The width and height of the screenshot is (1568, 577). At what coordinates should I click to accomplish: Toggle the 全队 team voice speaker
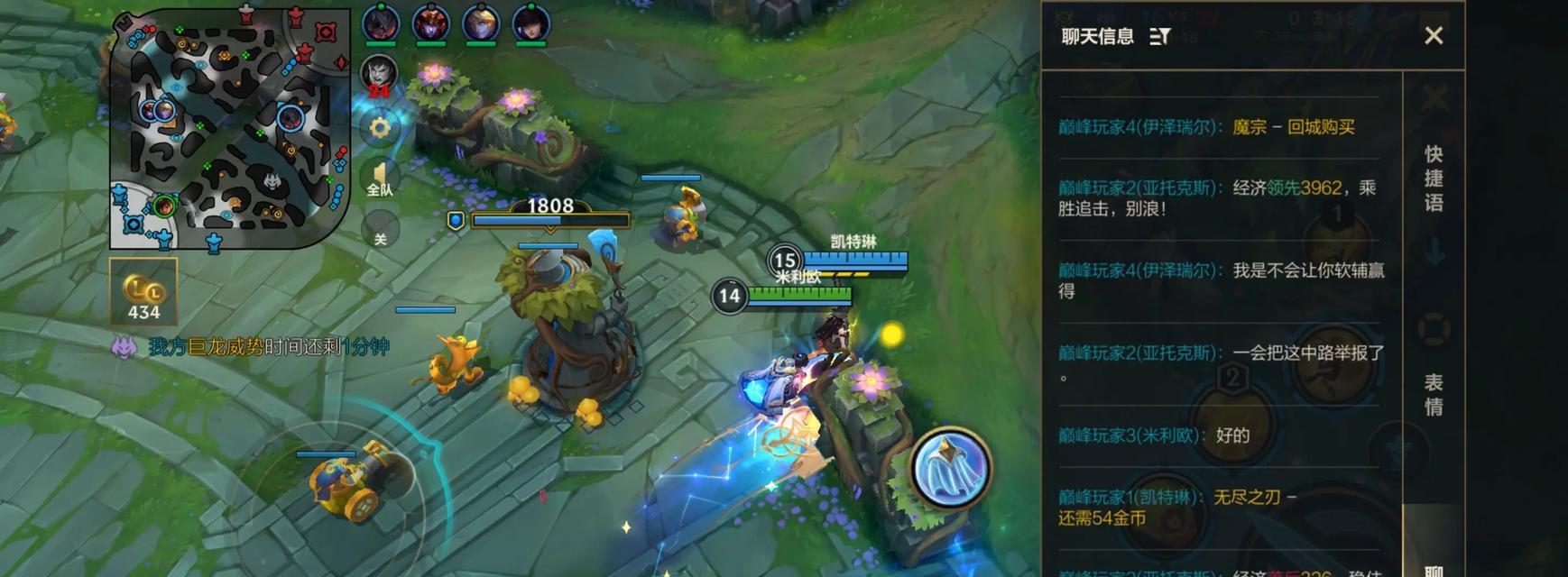pos(380,179)
